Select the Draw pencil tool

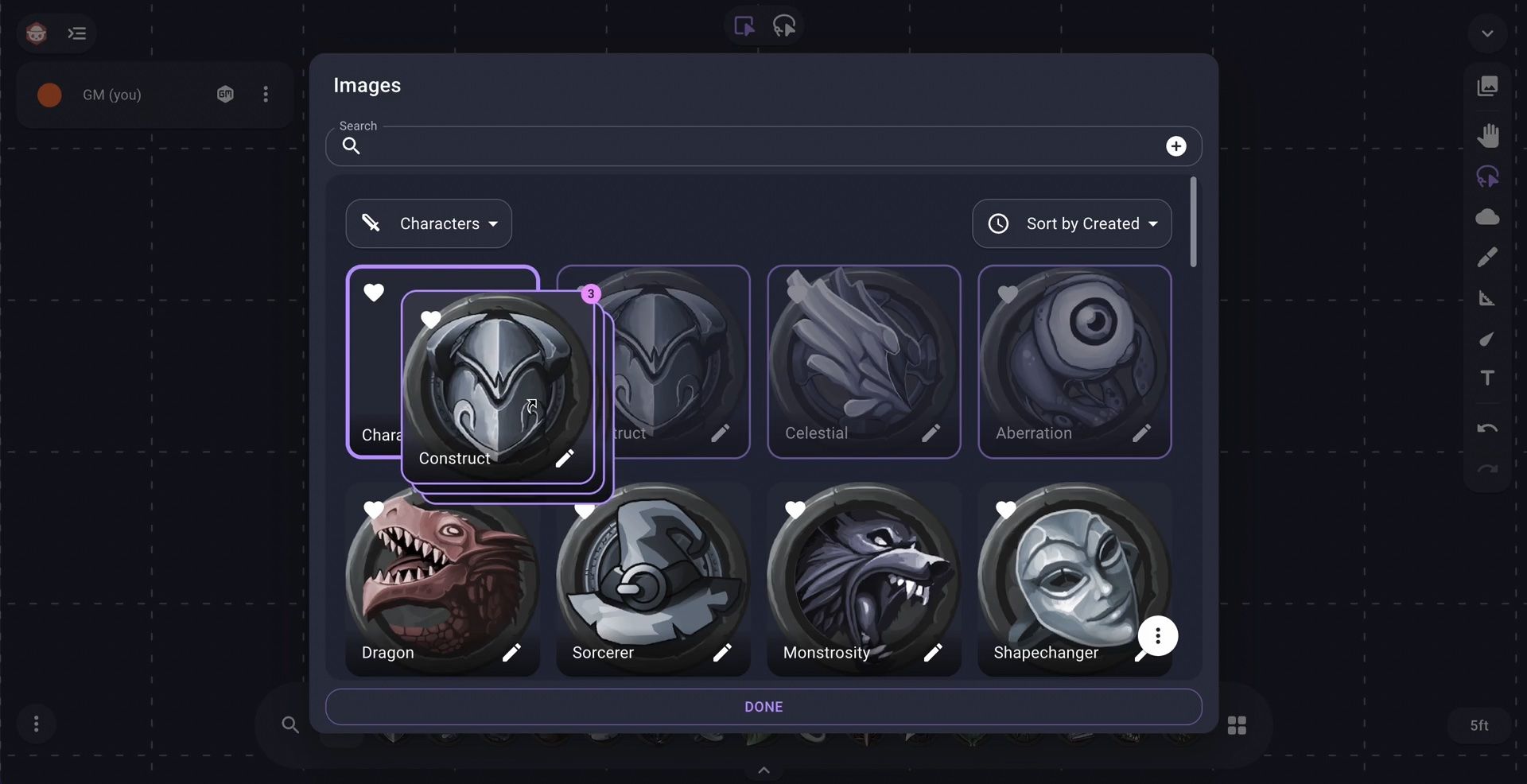1487,256
